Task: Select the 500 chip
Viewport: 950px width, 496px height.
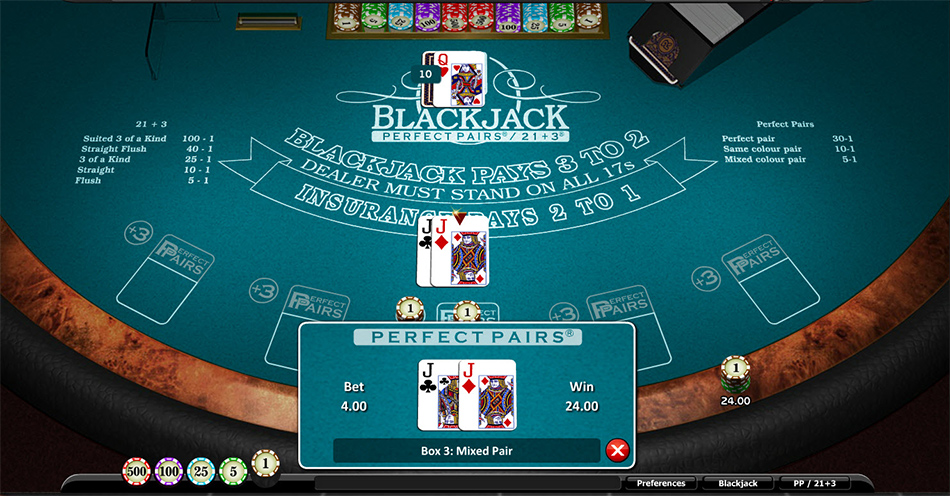Action: click(x=136, y=470)
